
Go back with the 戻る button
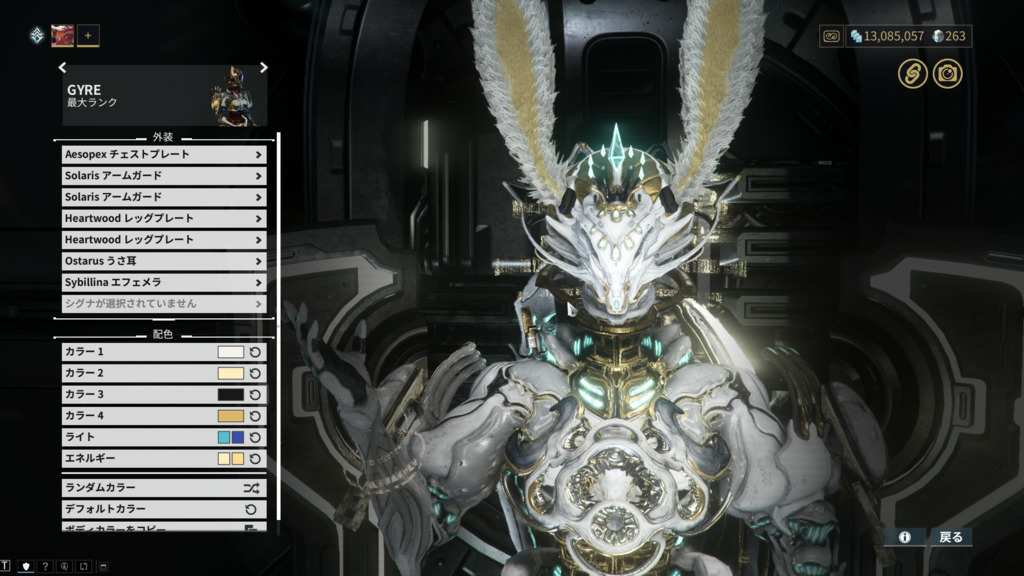pyautogui.click(x=950, y=537)
